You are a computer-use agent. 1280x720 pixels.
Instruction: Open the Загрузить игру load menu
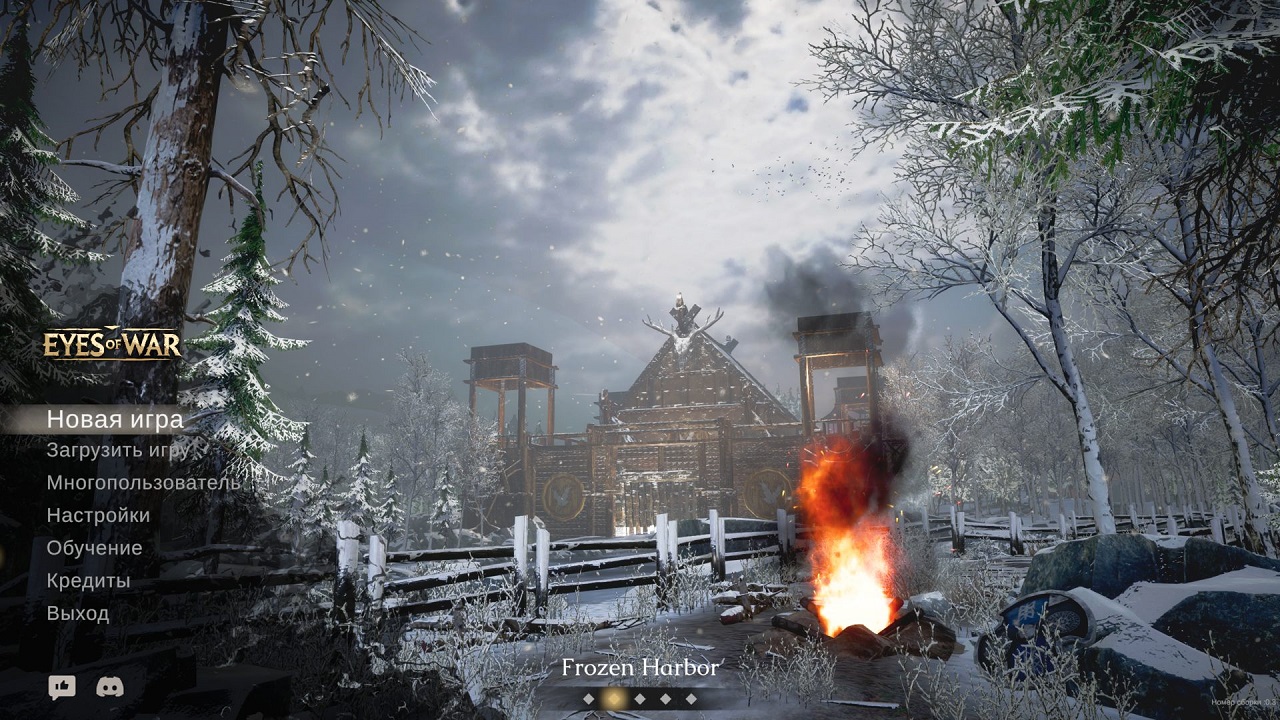point(117,450)
